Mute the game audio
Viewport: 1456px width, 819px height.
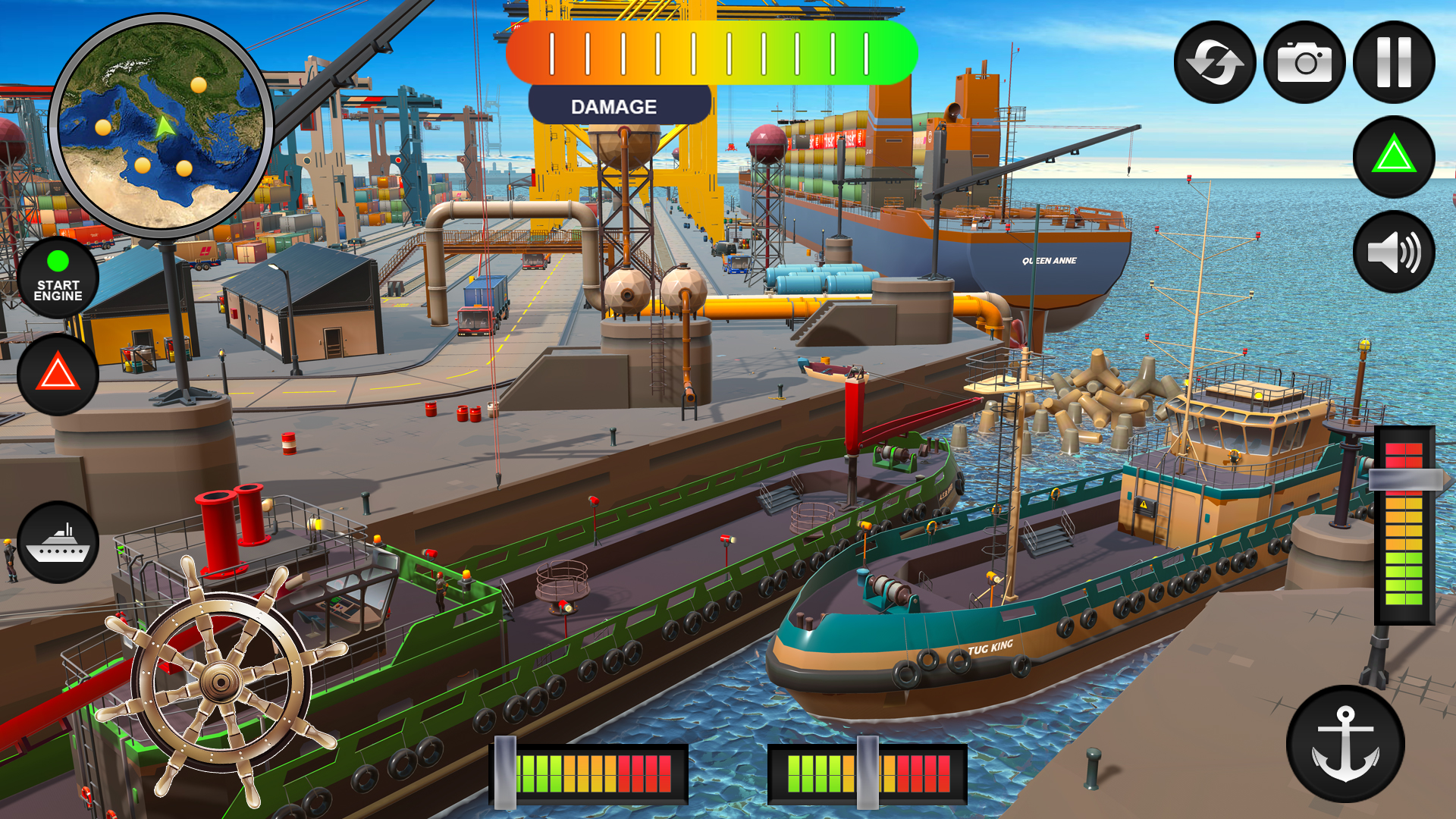(1394, 253)
